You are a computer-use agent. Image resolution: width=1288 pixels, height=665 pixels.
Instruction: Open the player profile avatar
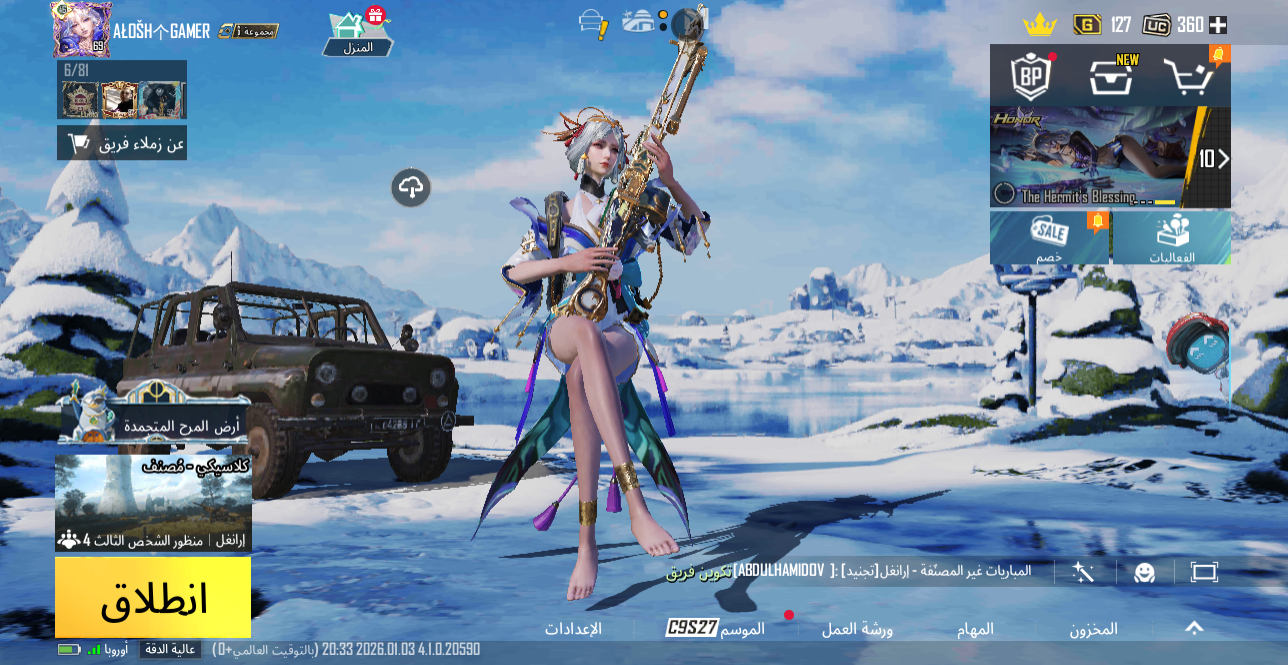pos(81,30)
